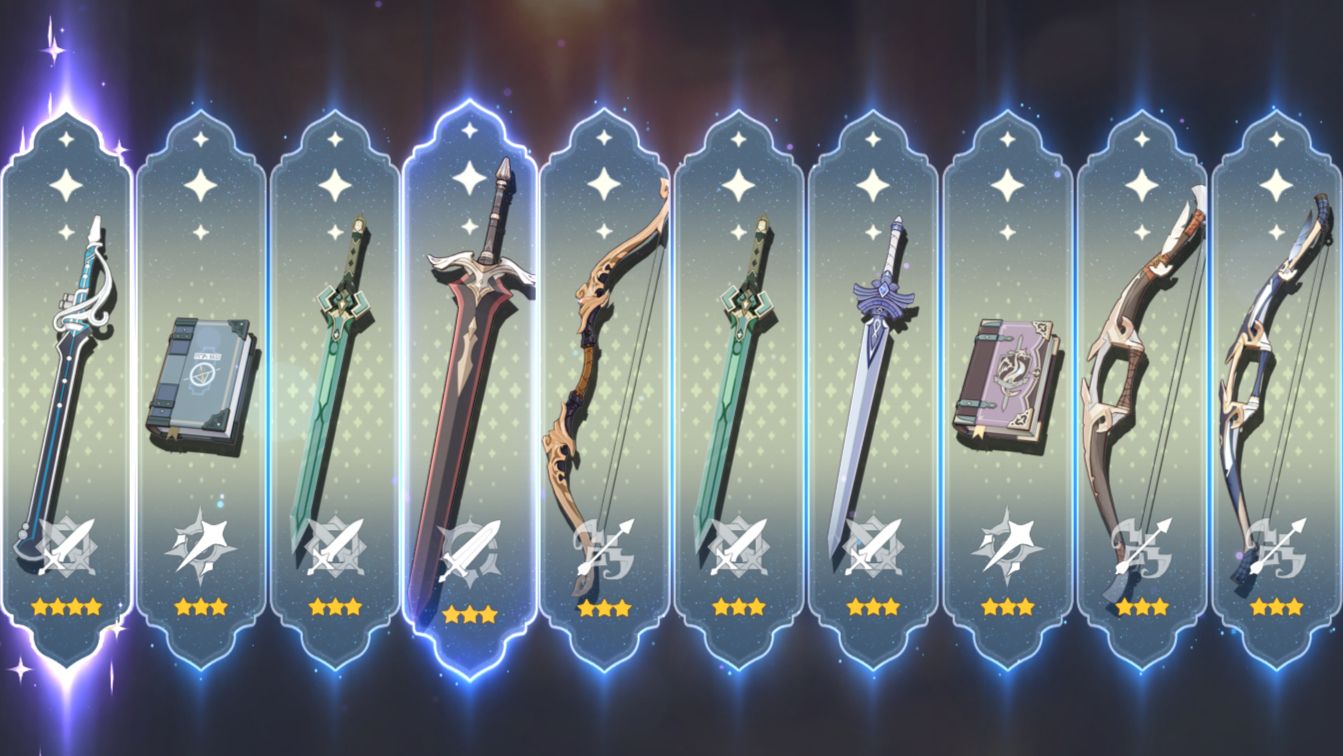Click the catalyst icon on the purple book card
Viewport: 1343px width, 756px height.
point(1006,546)
